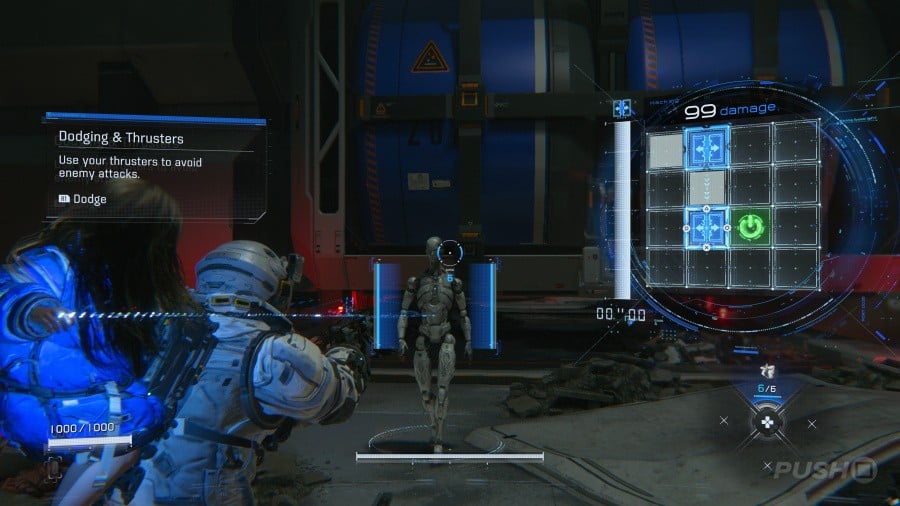
Task: Click the small blue arrow icon above the white gauge
Action: [623, 108]
